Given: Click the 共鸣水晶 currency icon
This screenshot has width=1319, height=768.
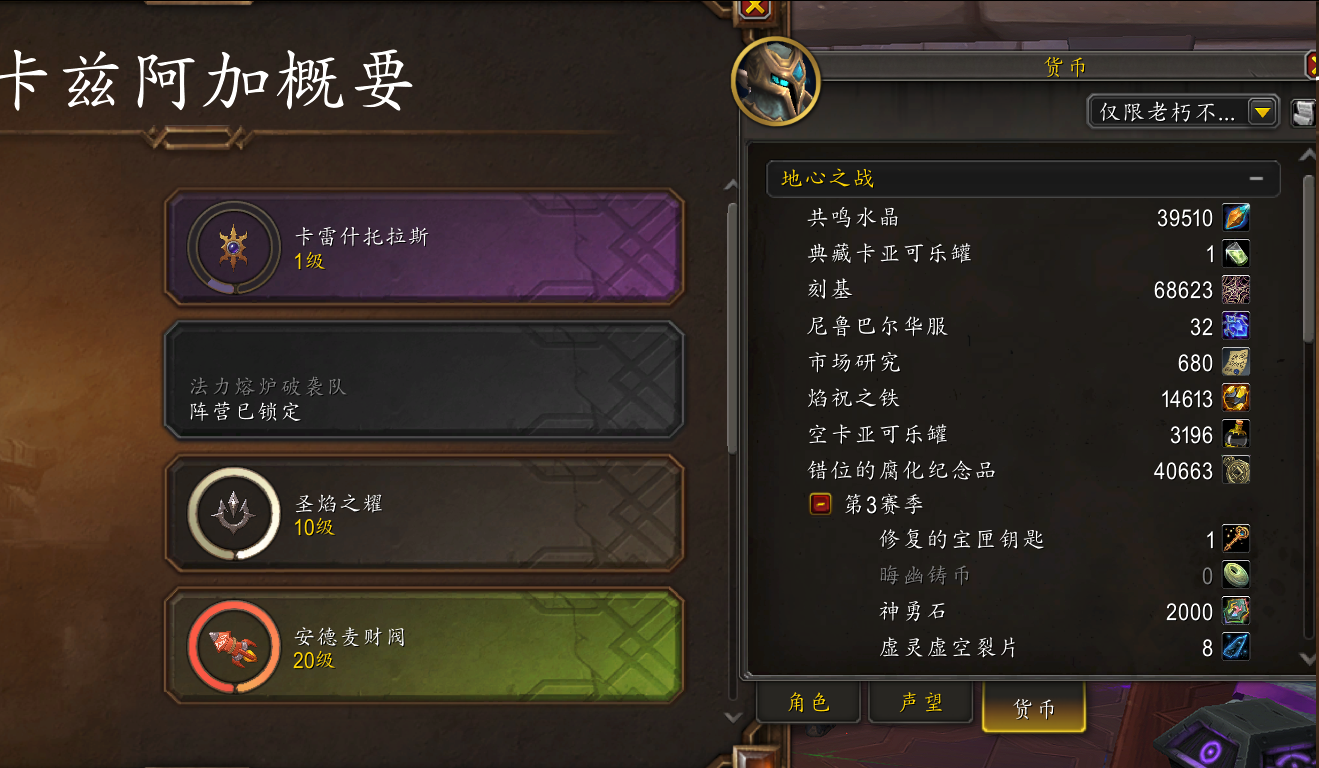Looking at the screenshot, I should coord(1236,217).
